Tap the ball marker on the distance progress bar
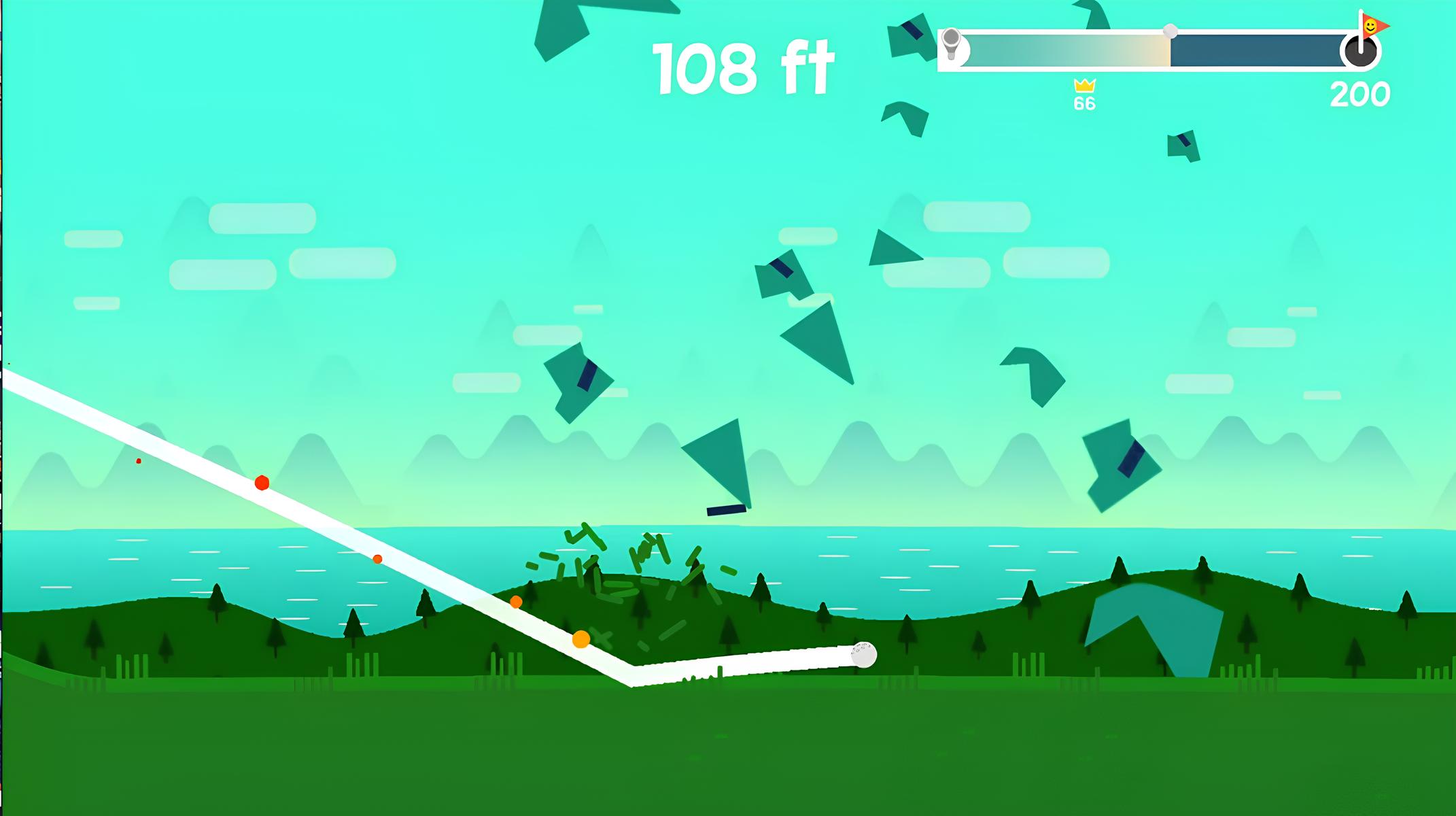This screenshot has width=1456, height=816. 1171,31
